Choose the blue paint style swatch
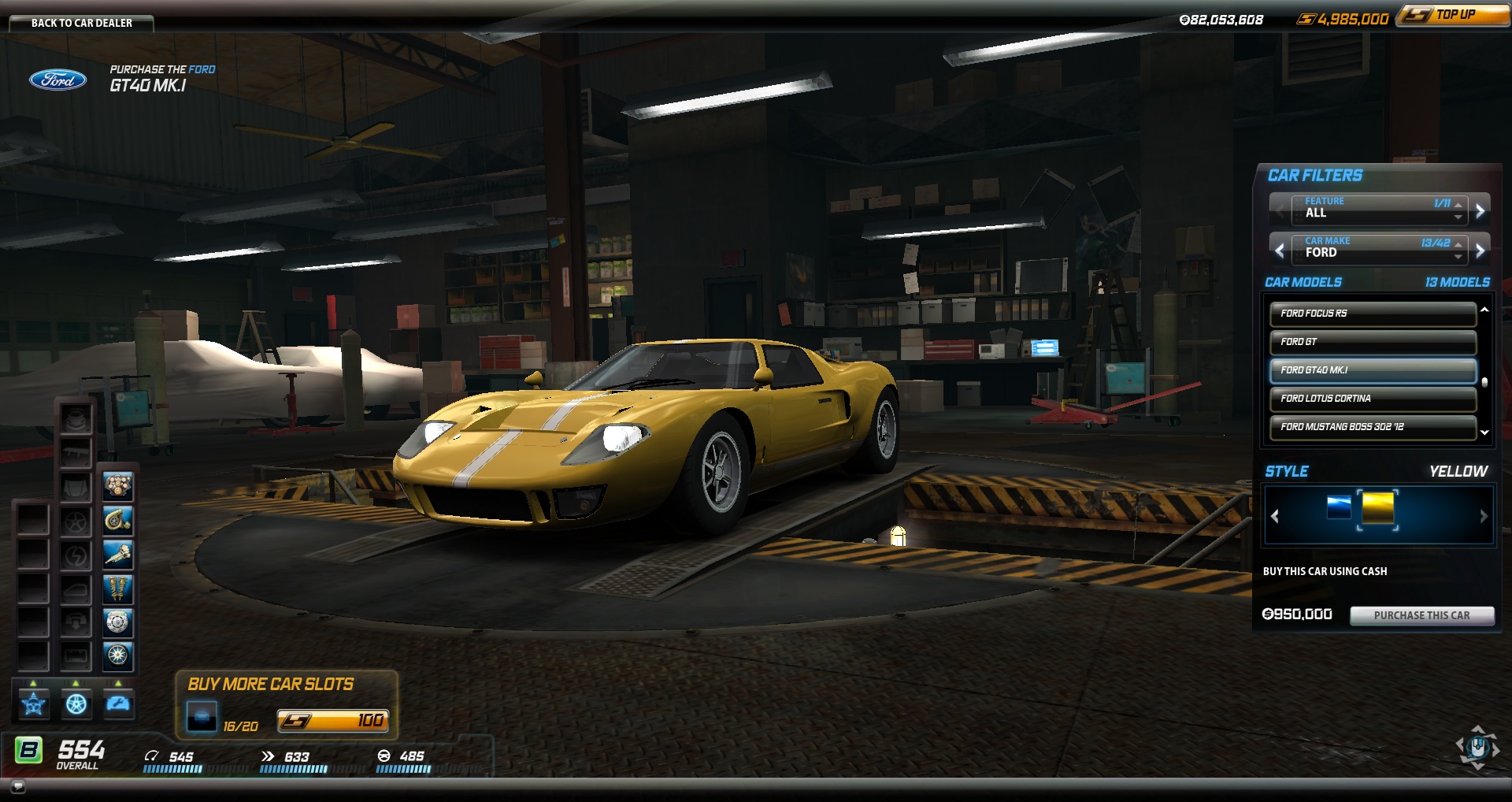 click(x=1339, y=508)
